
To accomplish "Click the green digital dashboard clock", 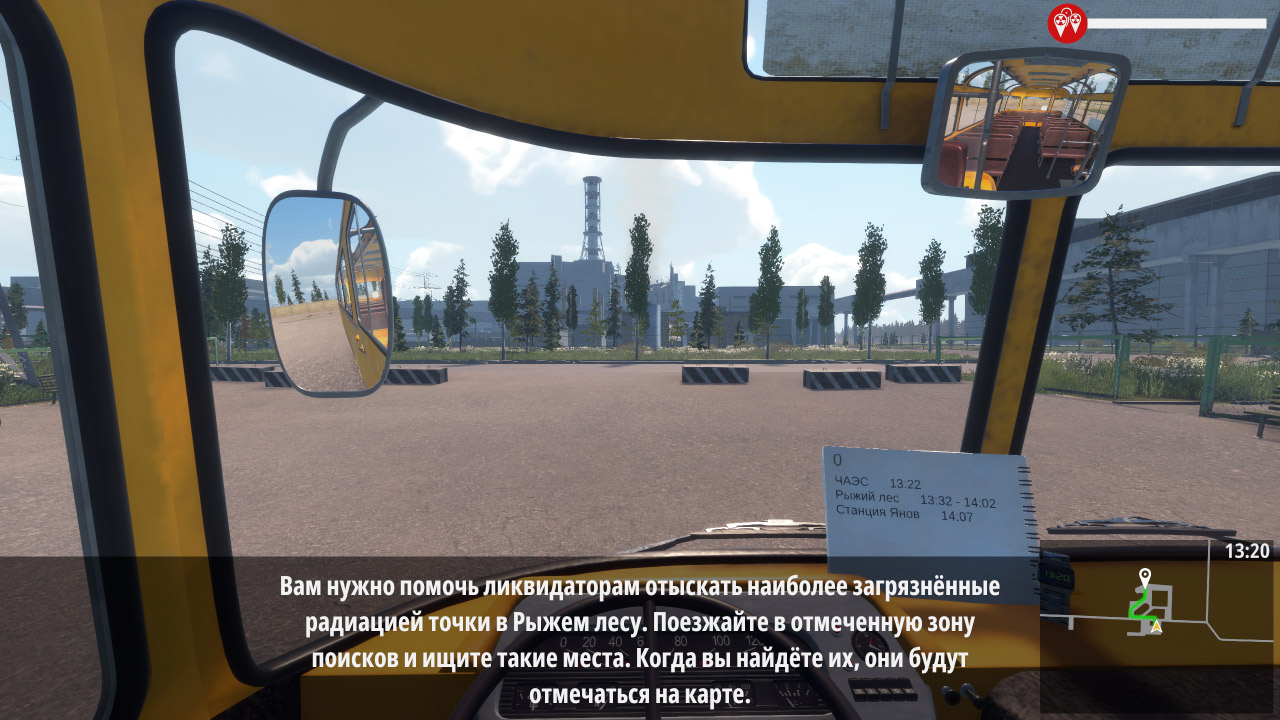I will pyautogui.click(x=1057, y=577).
